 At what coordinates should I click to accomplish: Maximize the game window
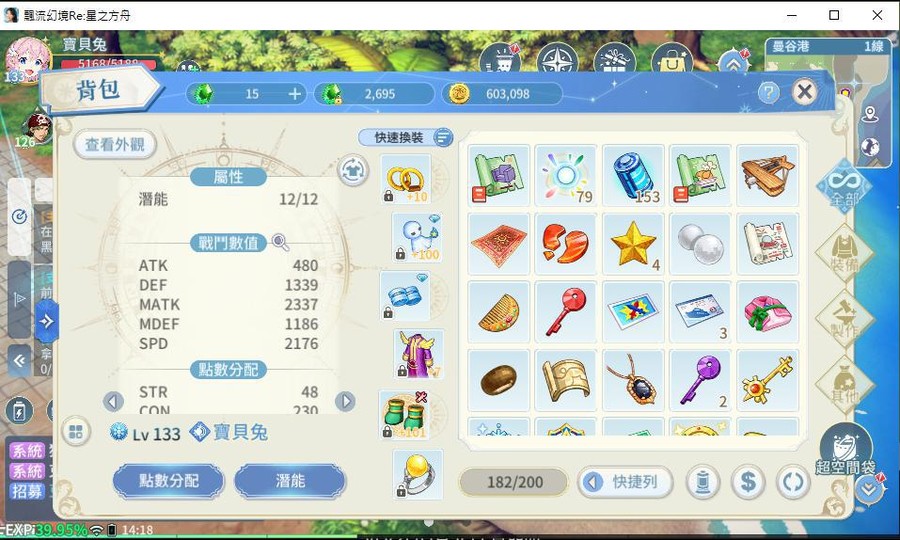pos(834,15)
